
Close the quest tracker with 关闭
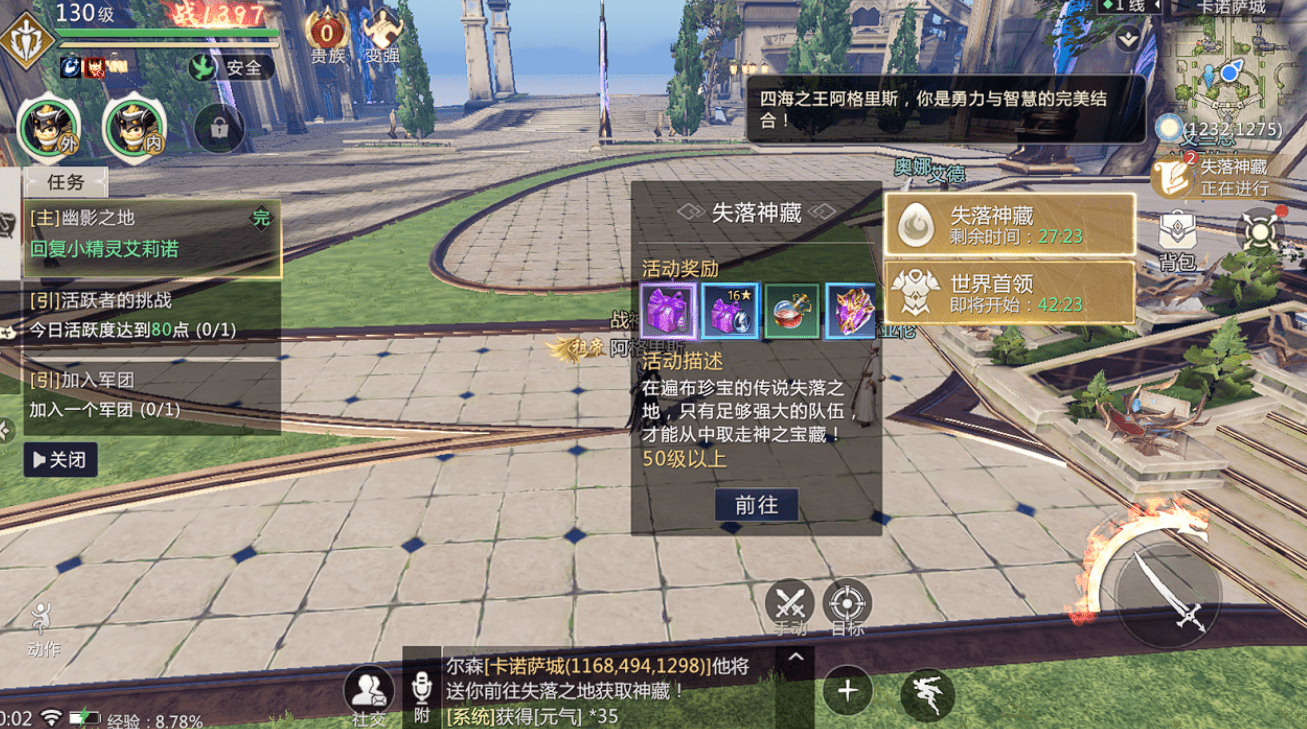(60, 460)
